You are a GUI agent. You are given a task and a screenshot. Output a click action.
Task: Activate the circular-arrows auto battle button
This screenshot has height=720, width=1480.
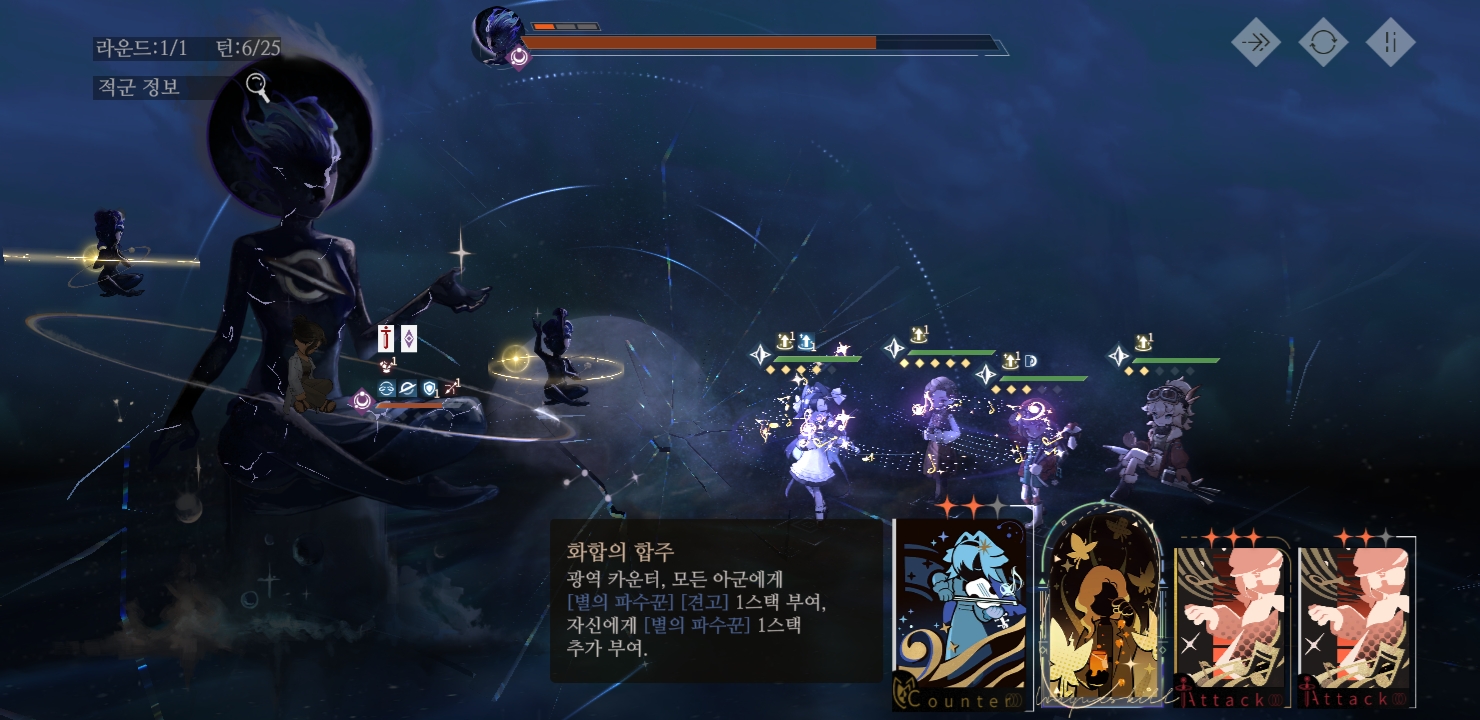[x=1323, y=42]
